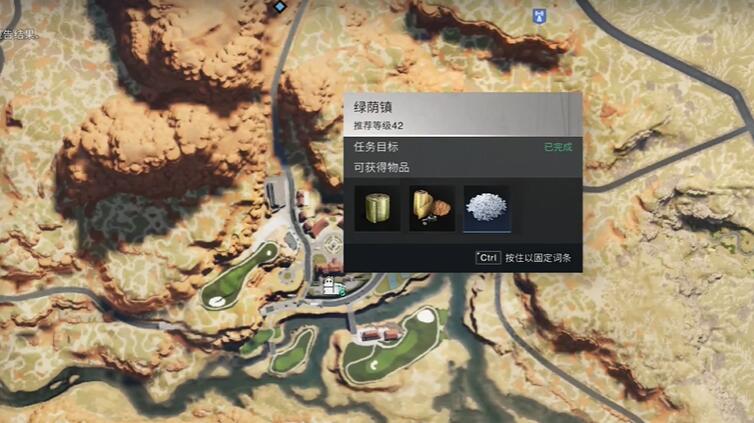The width and height of the screenshot is (754, 423).
Task: Click the blue diamond marker on the map
Action: [x=280, y=6]
